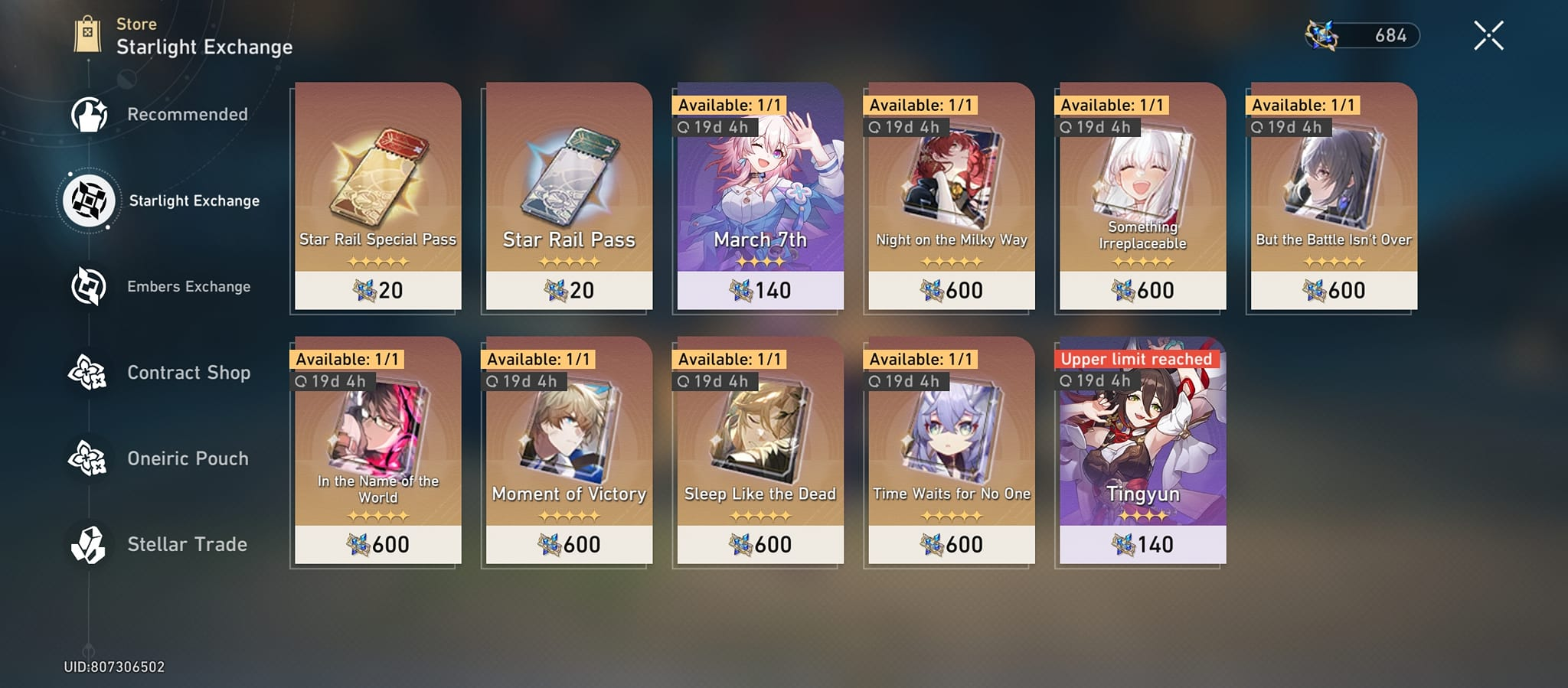Screen dimensions: 1568x688
Task: Select the Moment of Victory card
Action: click(x=569, y=452)
